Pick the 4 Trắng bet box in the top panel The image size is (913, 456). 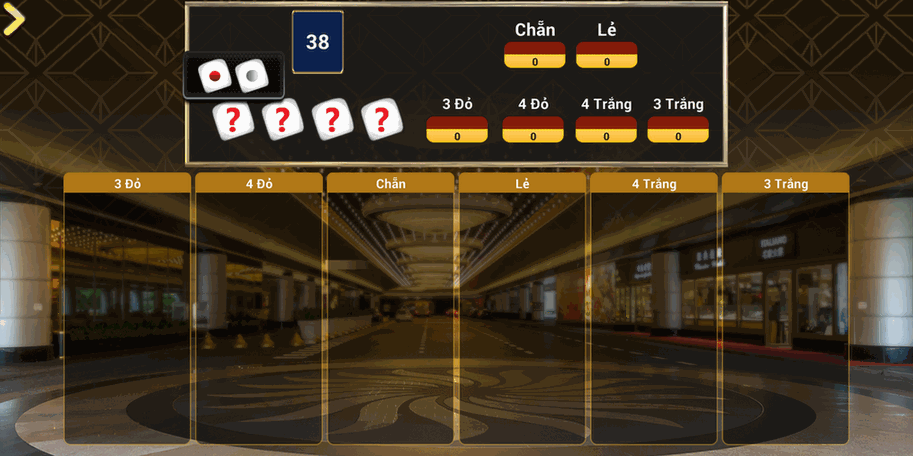(x=606, y=129)
